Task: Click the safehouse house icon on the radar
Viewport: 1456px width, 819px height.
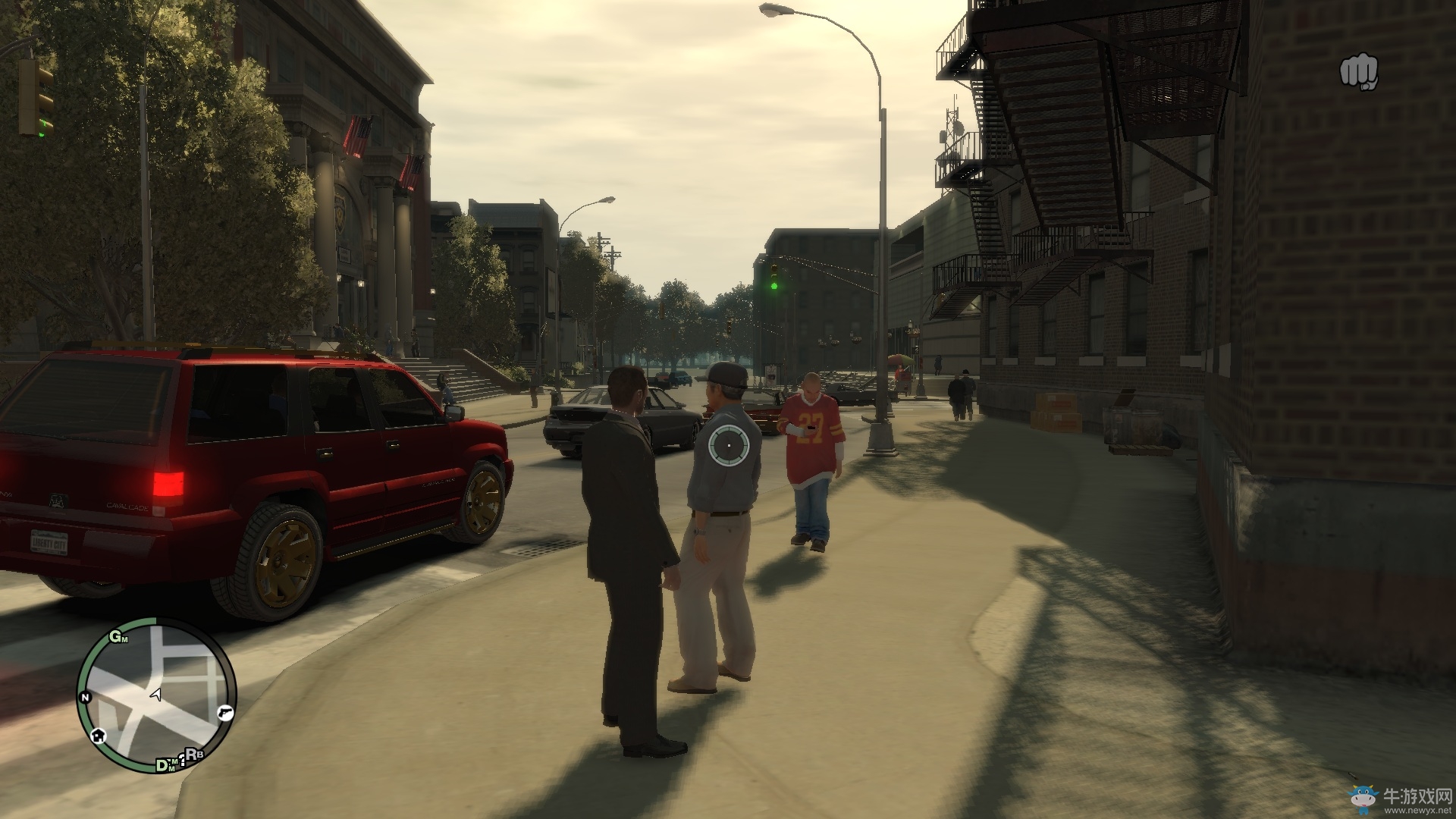Action: (x=99, y=736)
